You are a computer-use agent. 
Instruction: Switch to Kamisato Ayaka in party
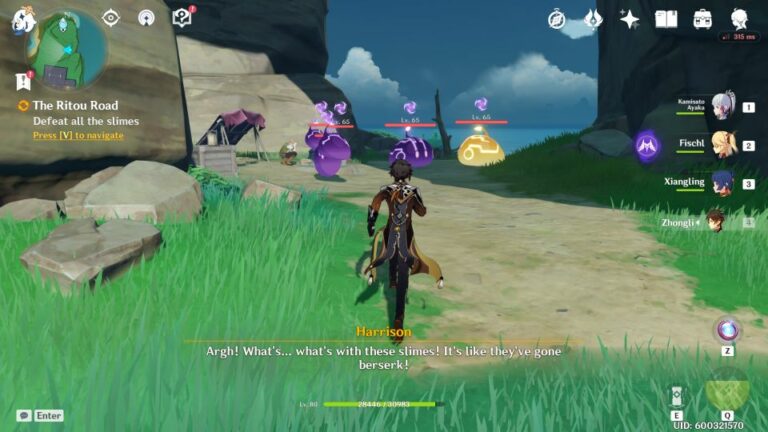pos(722,107)
